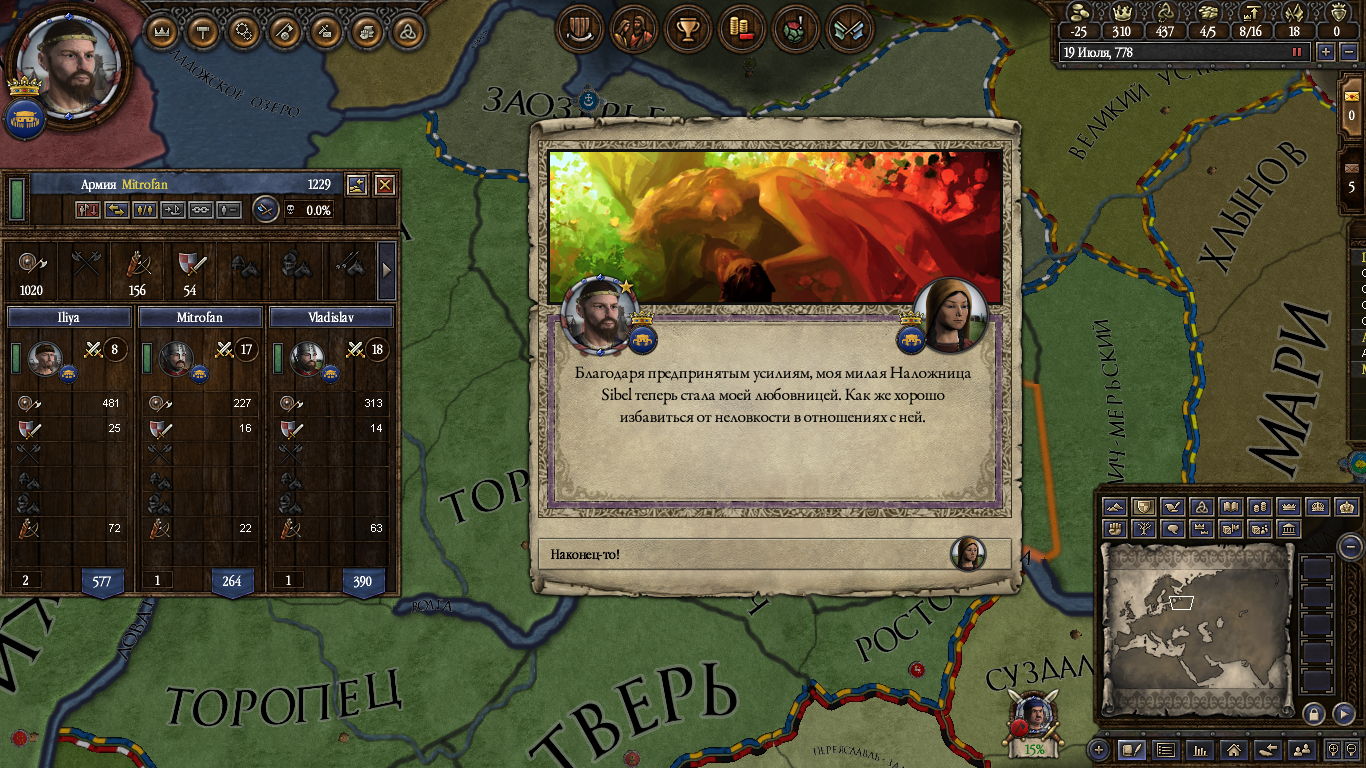
Task: Open the trophy chalice menu
Action: [687, 28]
